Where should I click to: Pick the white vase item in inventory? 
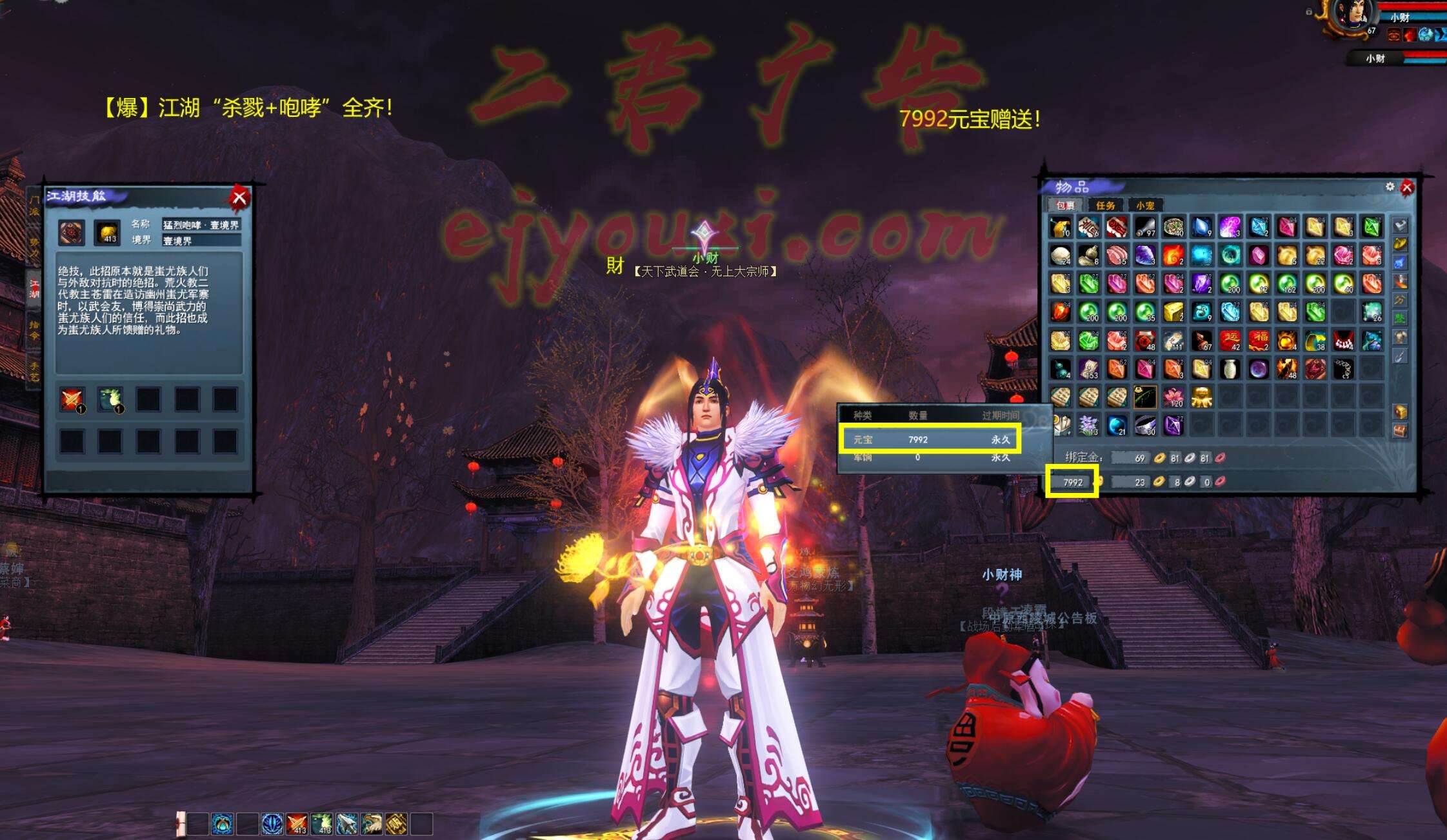click(1230, 368)
